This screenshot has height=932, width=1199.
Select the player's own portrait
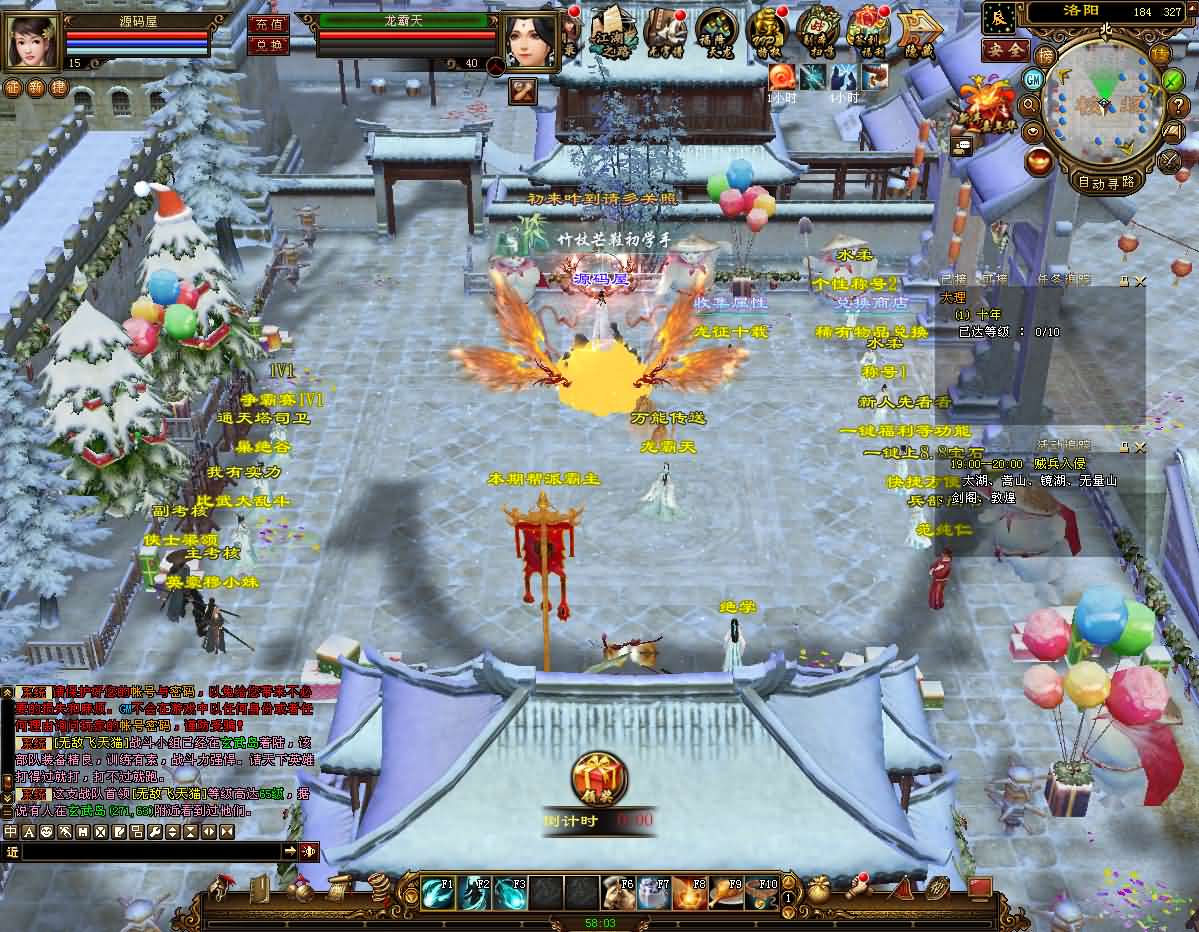[32, 42]
